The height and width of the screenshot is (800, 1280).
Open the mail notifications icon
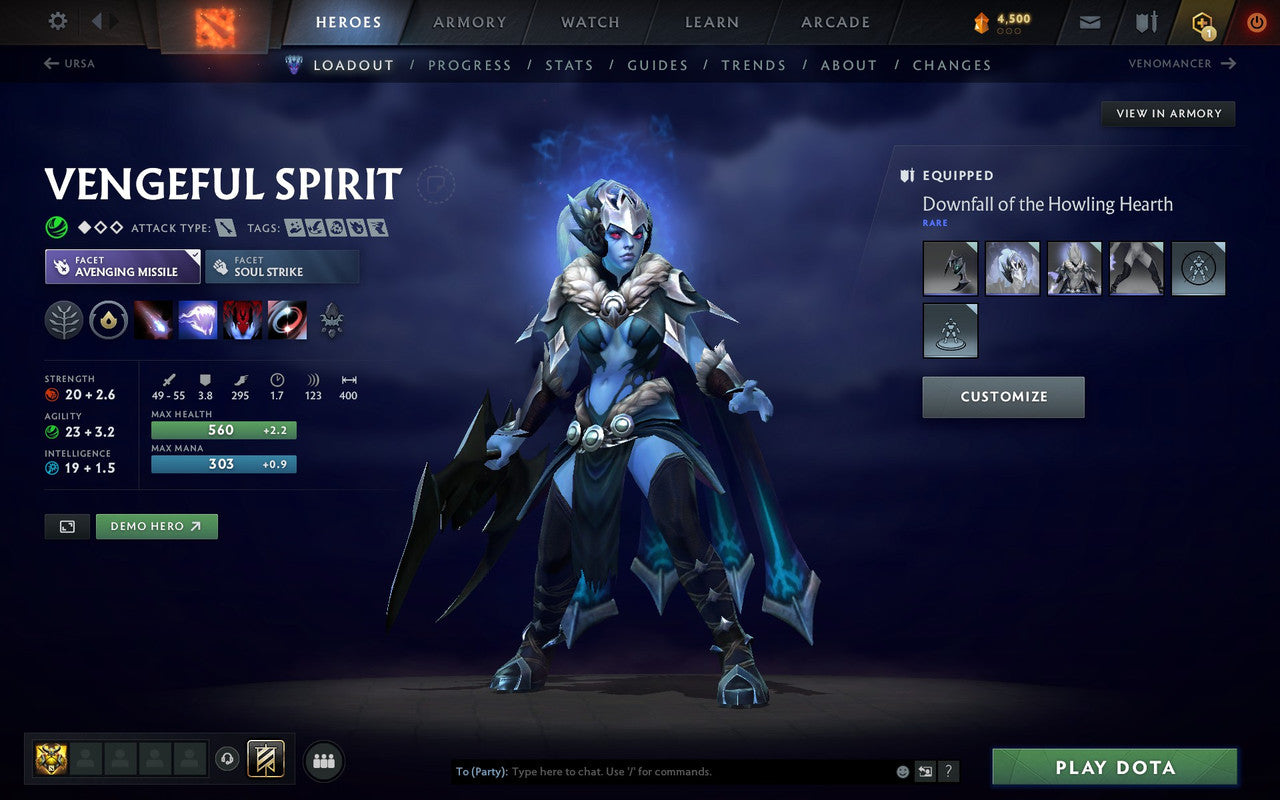(x=1089, y=21)
